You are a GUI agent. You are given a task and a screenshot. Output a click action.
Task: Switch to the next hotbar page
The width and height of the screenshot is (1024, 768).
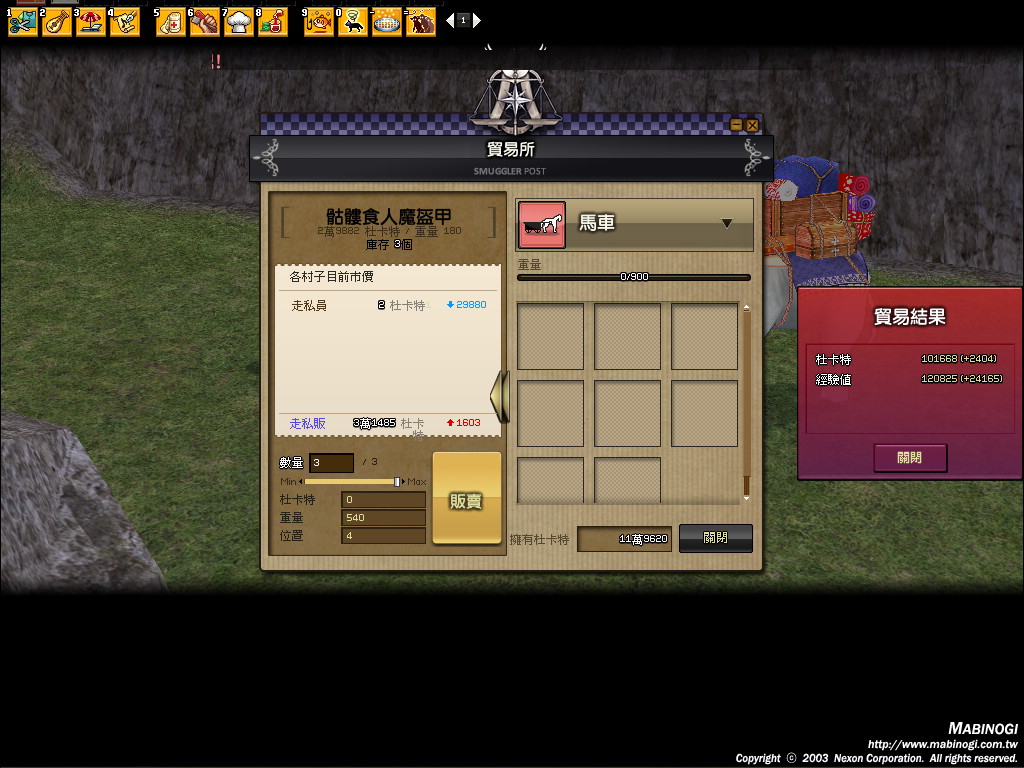coord(477,20)
